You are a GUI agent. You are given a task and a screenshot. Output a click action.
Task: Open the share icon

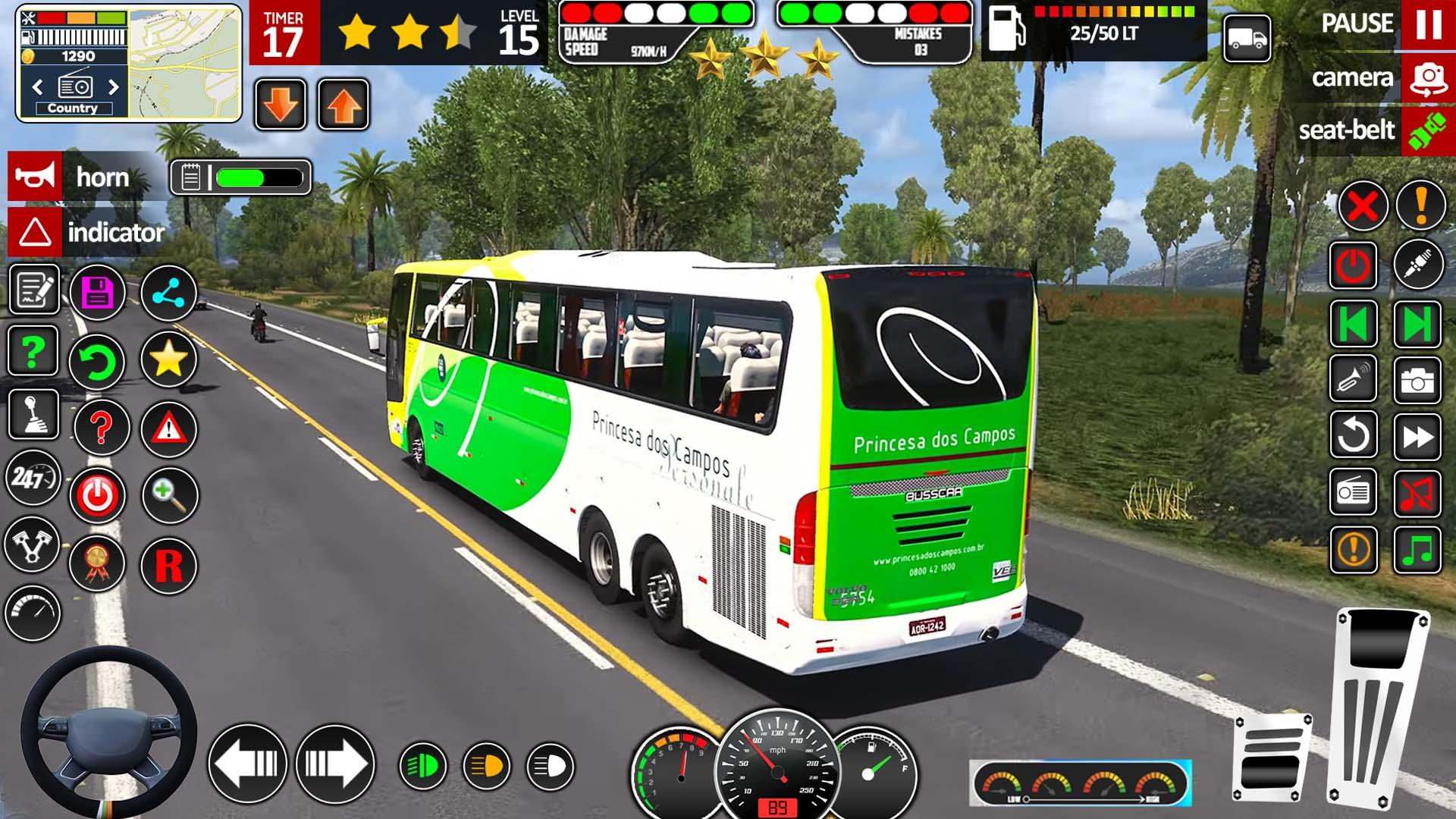(x=168, y=293)
